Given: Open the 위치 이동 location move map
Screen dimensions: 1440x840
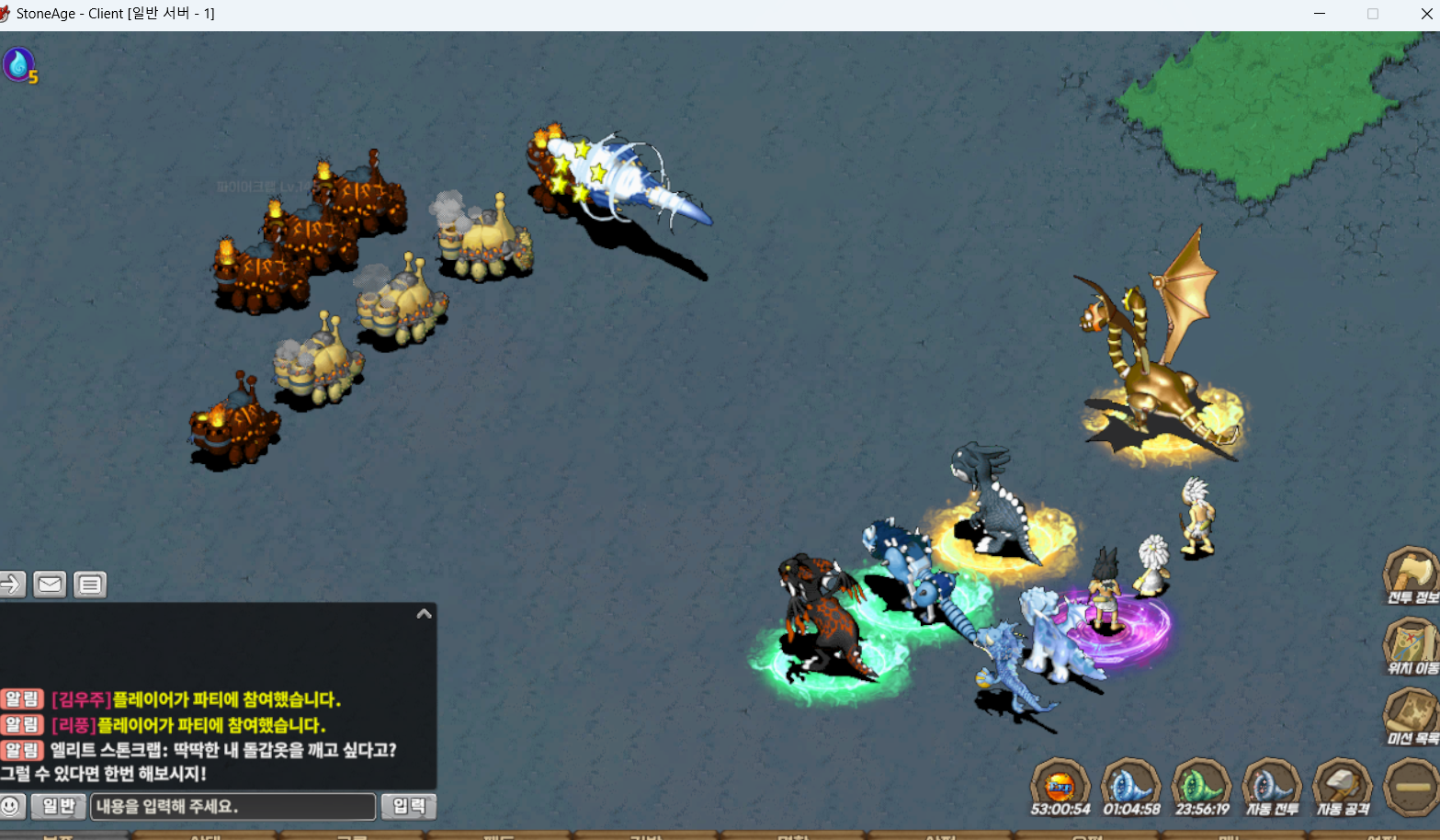Looking at the screenshot, I should click(x=1411, y=644).
